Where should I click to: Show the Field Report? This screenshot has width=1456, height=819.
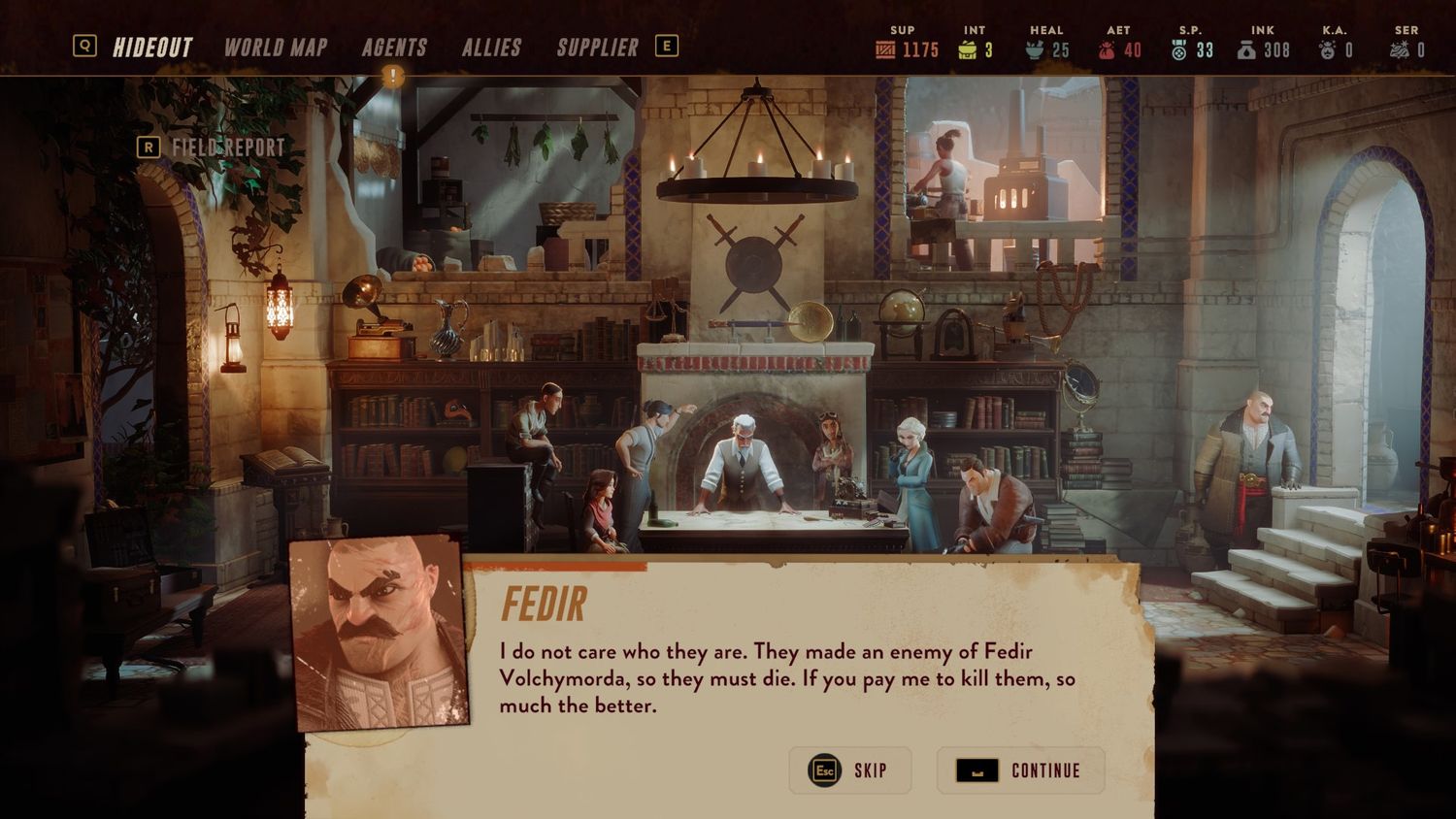click(x=227, y=147)
